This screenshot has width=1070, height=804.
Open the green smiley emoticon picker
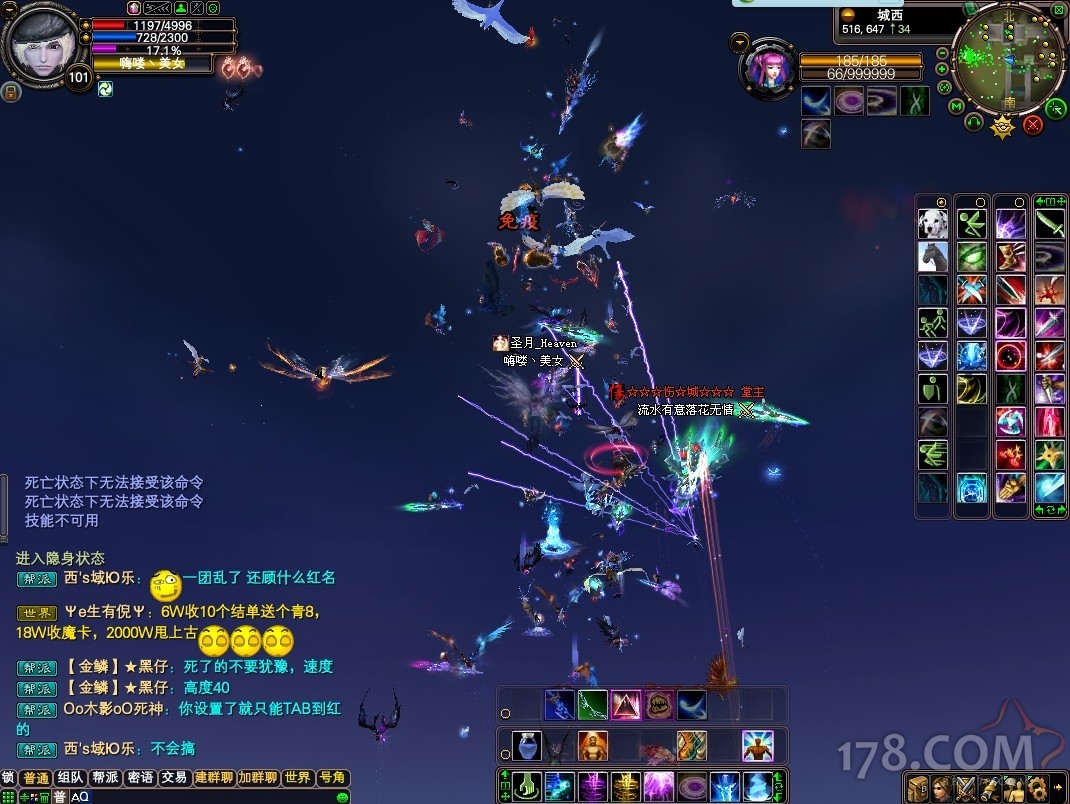[343, 797]
